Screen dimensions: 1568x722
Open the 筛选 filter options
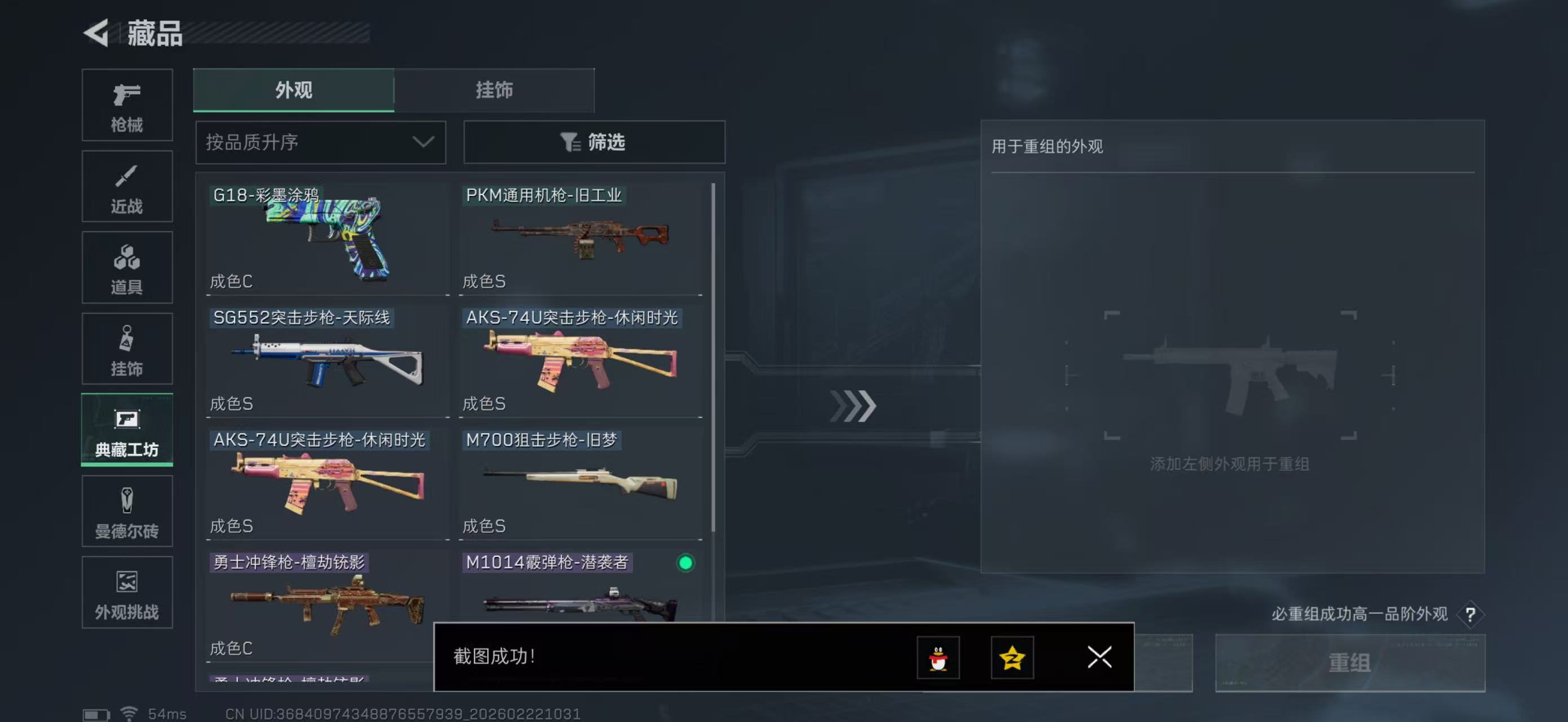594,142
